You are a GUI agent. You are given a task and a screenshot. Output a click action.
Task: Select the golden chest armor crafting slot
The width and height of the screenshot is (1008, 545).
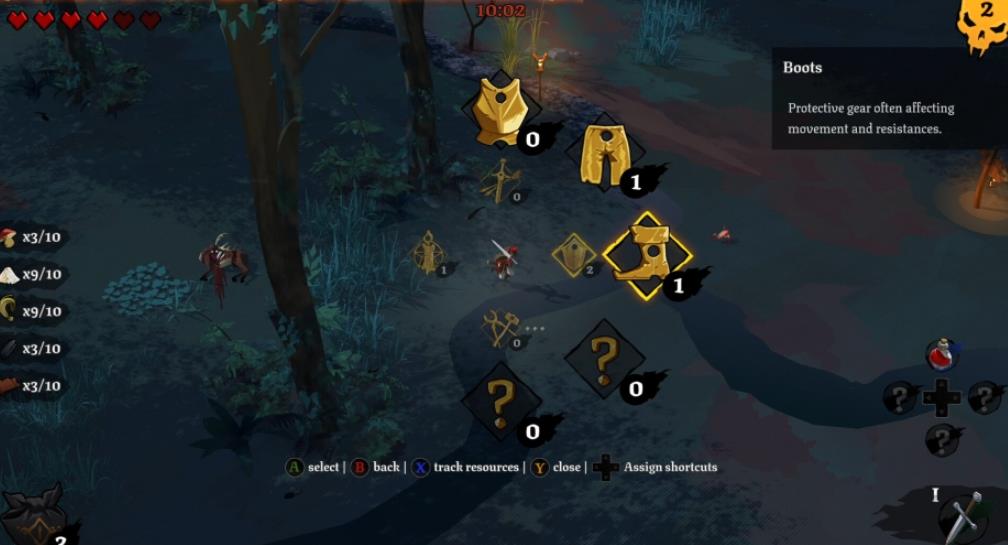click(500, 112)
